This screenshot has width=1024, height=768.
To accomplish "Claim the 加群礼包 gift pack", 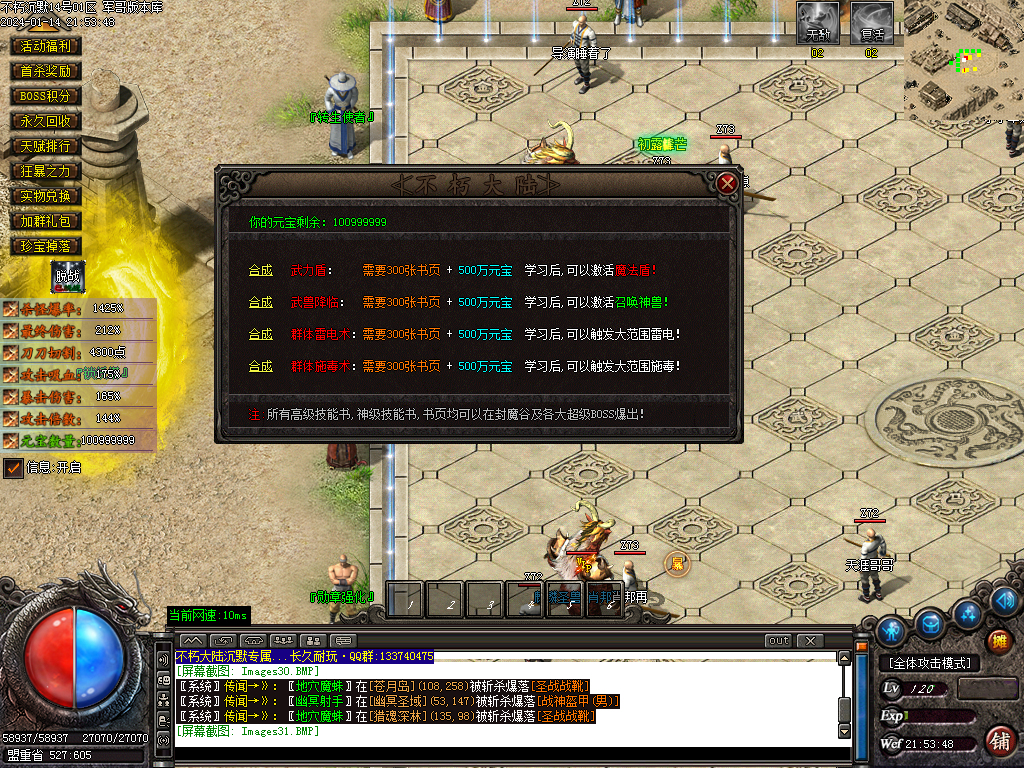I will (46, 221).
